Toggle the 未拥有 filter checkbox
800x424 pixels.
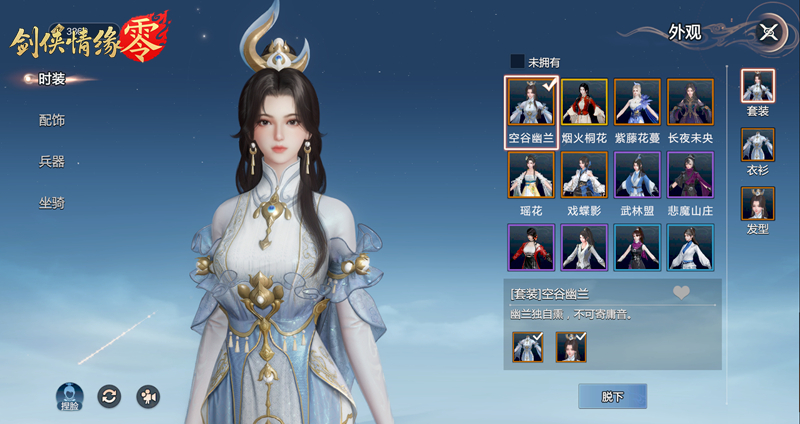pos(517,61)
